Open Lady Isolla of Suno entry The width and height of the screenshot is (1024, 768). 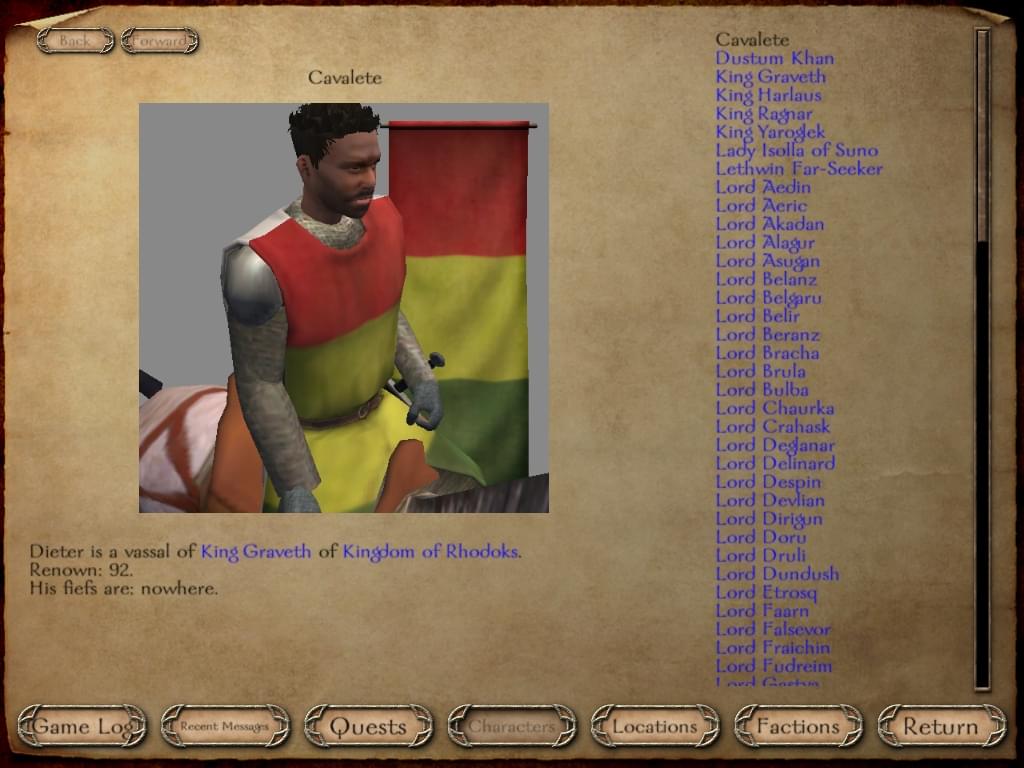796,150
